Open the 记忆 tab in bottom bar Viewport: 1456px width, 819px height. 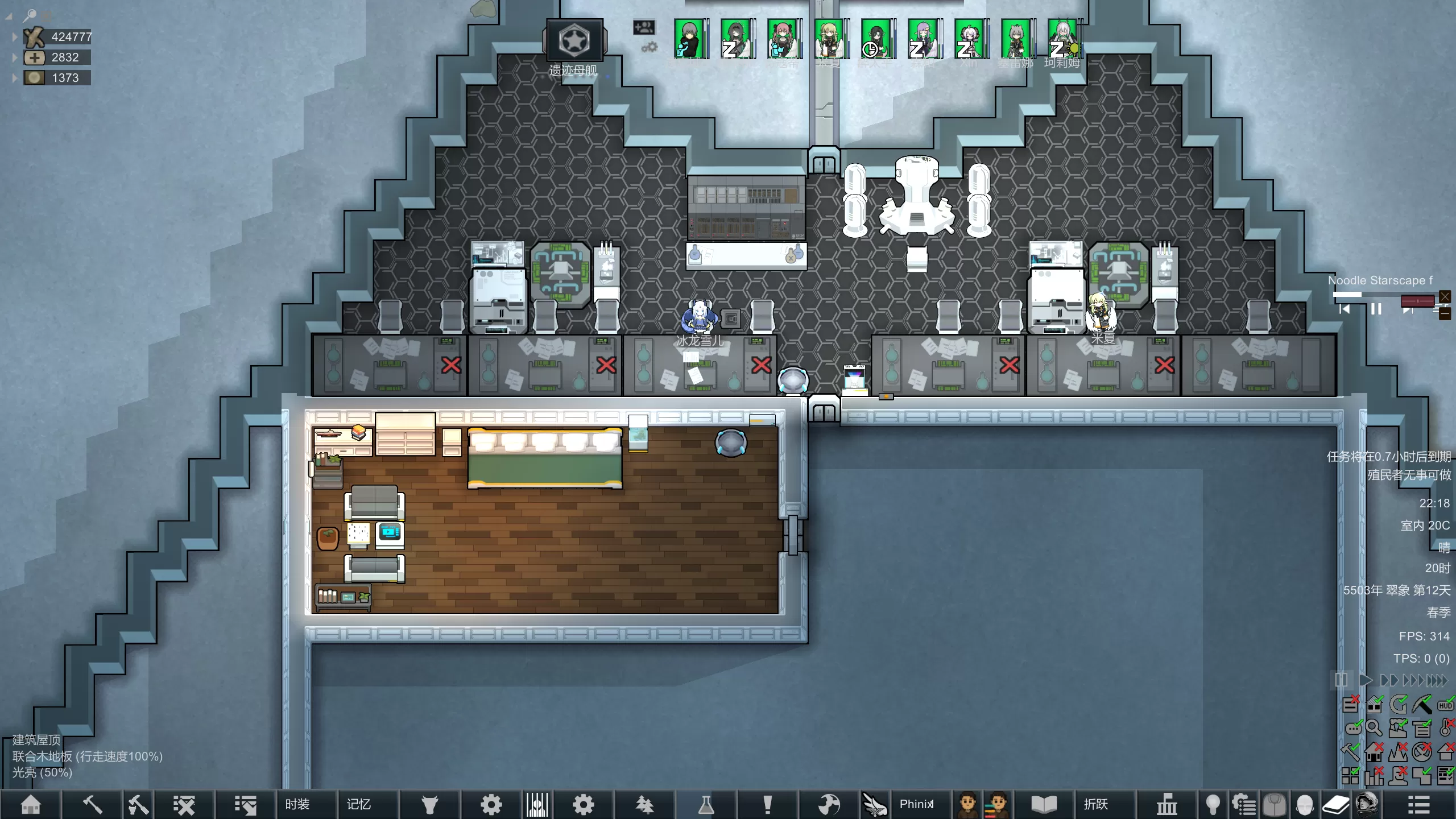pos(359,804)
